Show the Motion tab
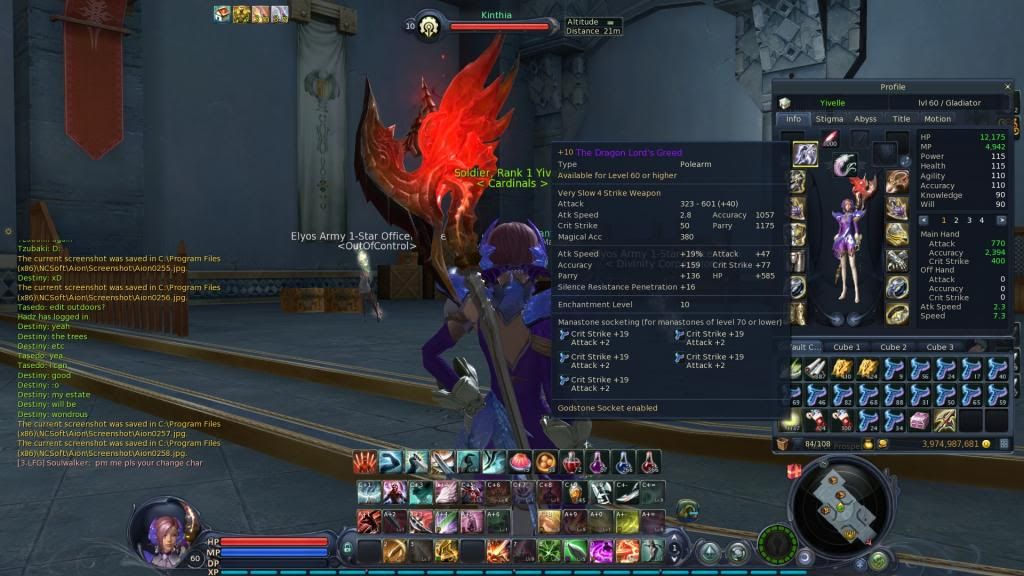This screenshot has width=1024, height=576. click(937, 119)
